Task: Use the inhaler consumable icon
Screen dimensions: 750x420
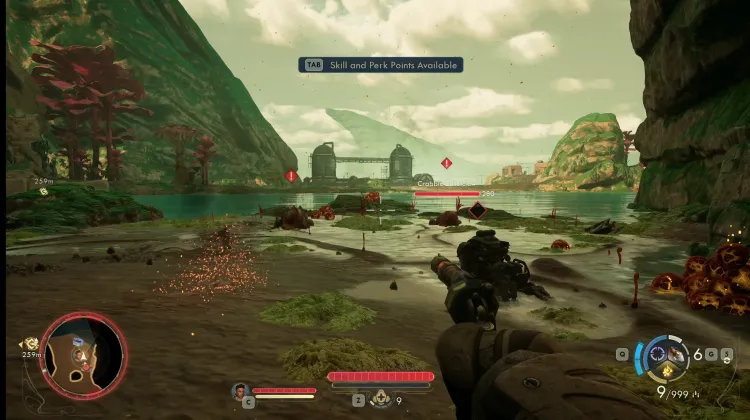Action: 380,399
